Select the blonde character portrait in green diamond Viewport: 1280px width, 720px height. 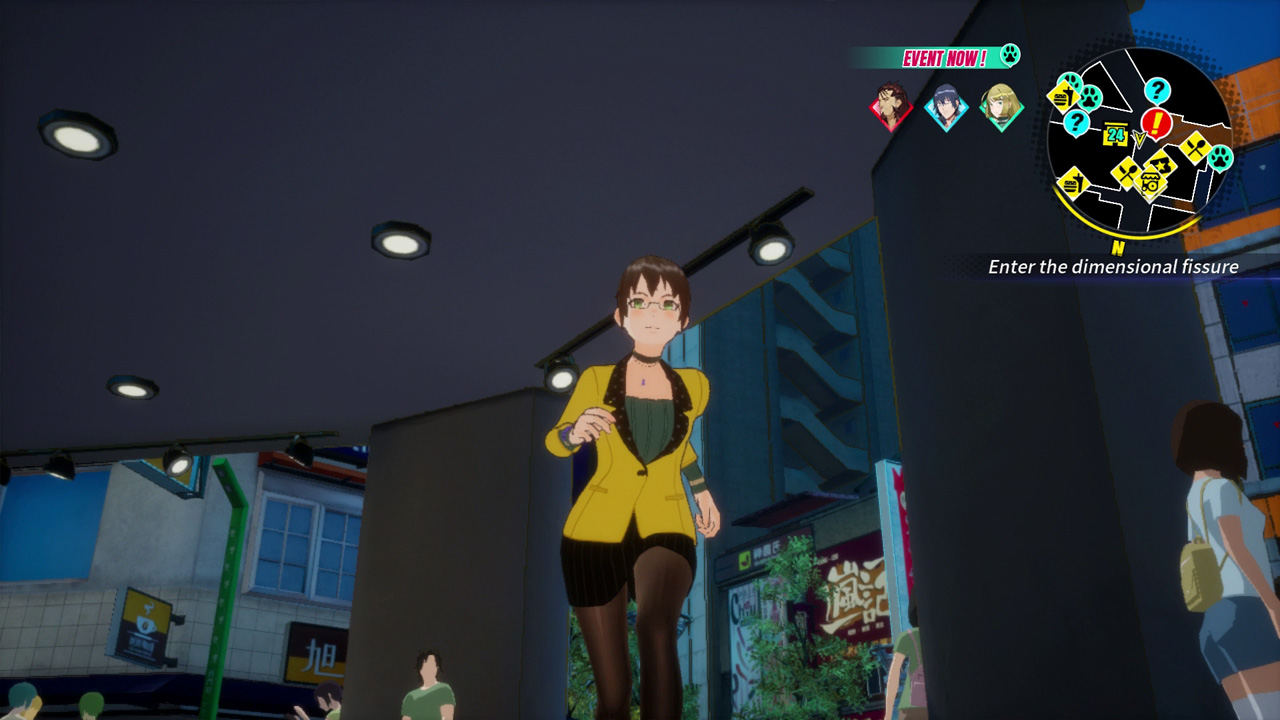point(1003,107)
